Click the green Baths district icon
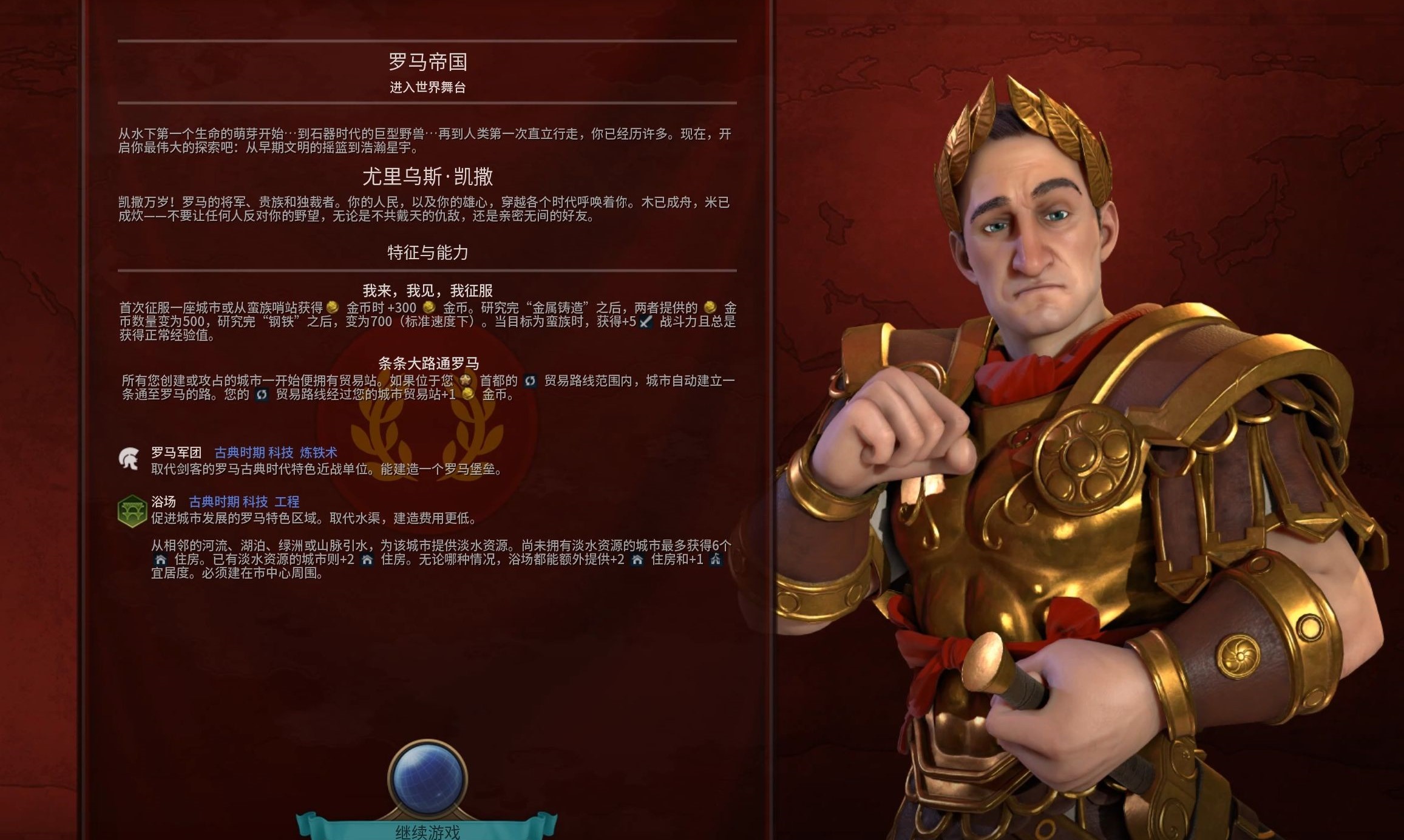 131,511
